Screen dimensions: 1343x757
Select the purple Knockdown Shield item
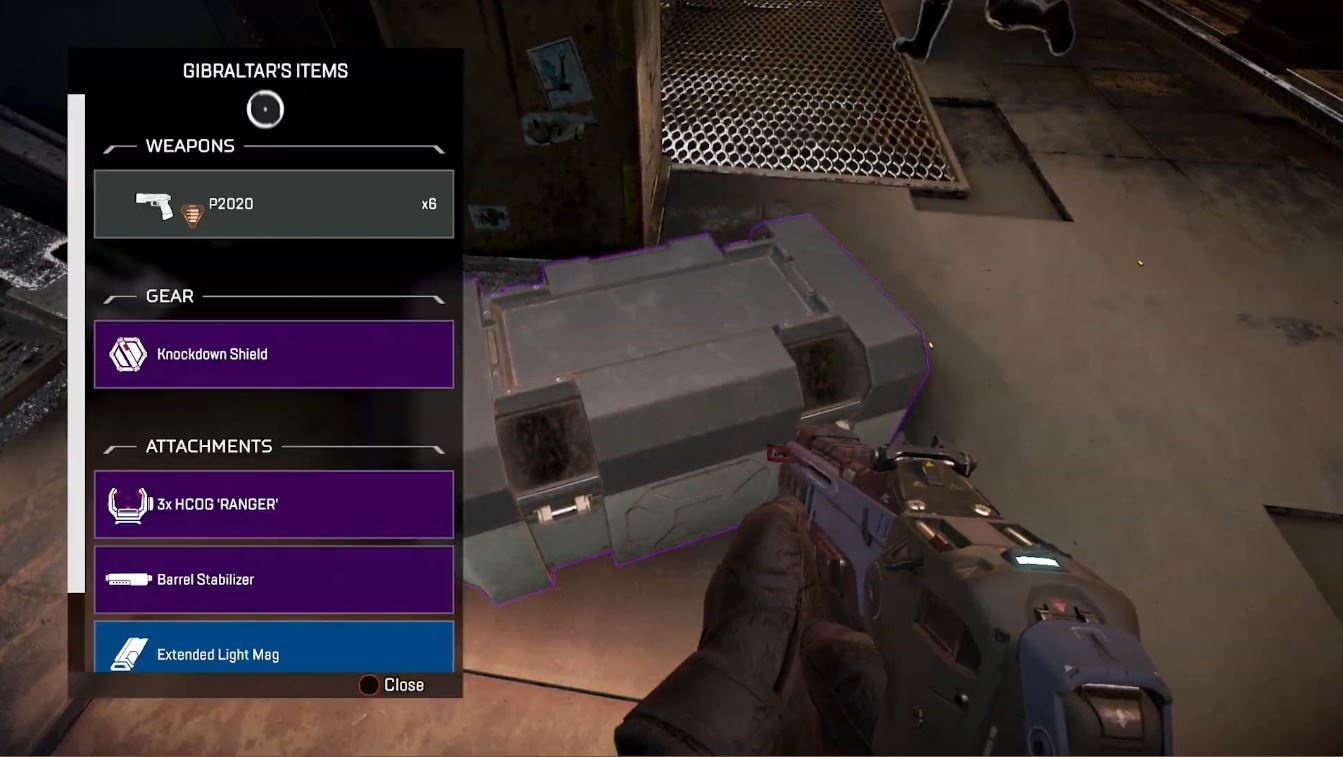(273, 354)
